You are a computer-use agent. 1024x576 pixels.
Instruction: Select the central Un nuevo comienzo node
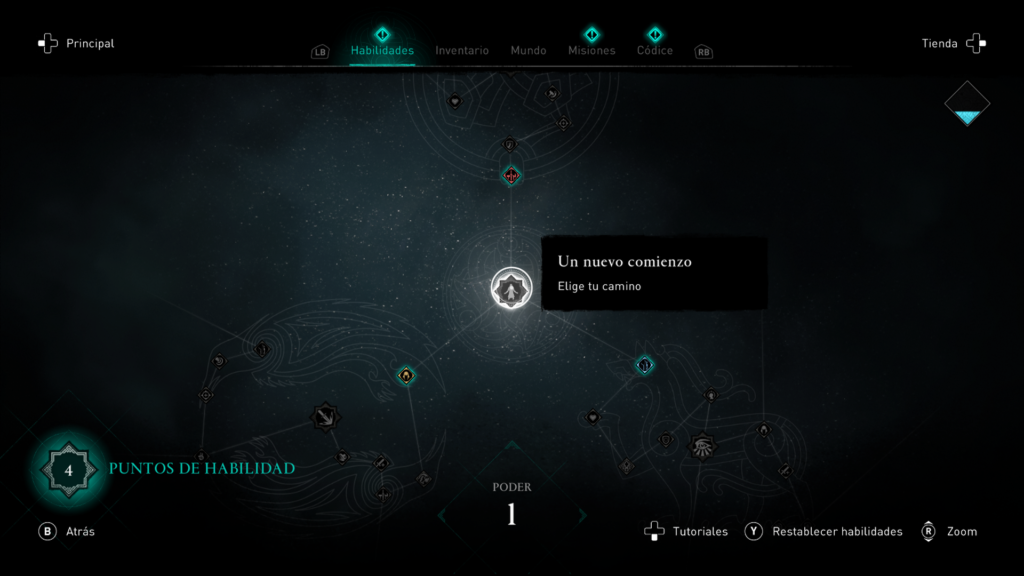(x=511, y=289)
